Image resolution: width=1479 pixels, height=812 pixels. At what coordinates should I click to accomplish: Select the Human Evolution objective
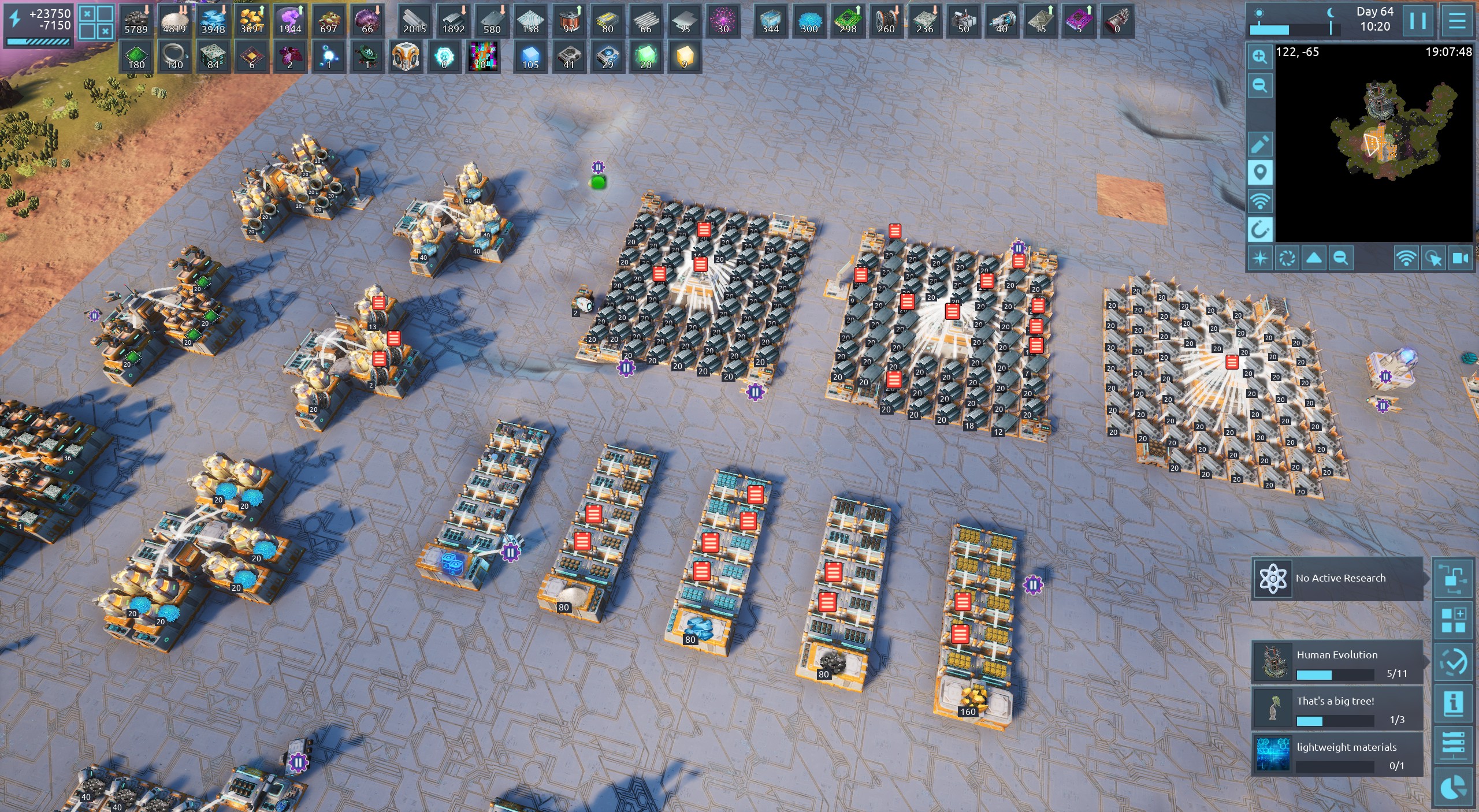pyautogui.click(x=1337, y=662)
